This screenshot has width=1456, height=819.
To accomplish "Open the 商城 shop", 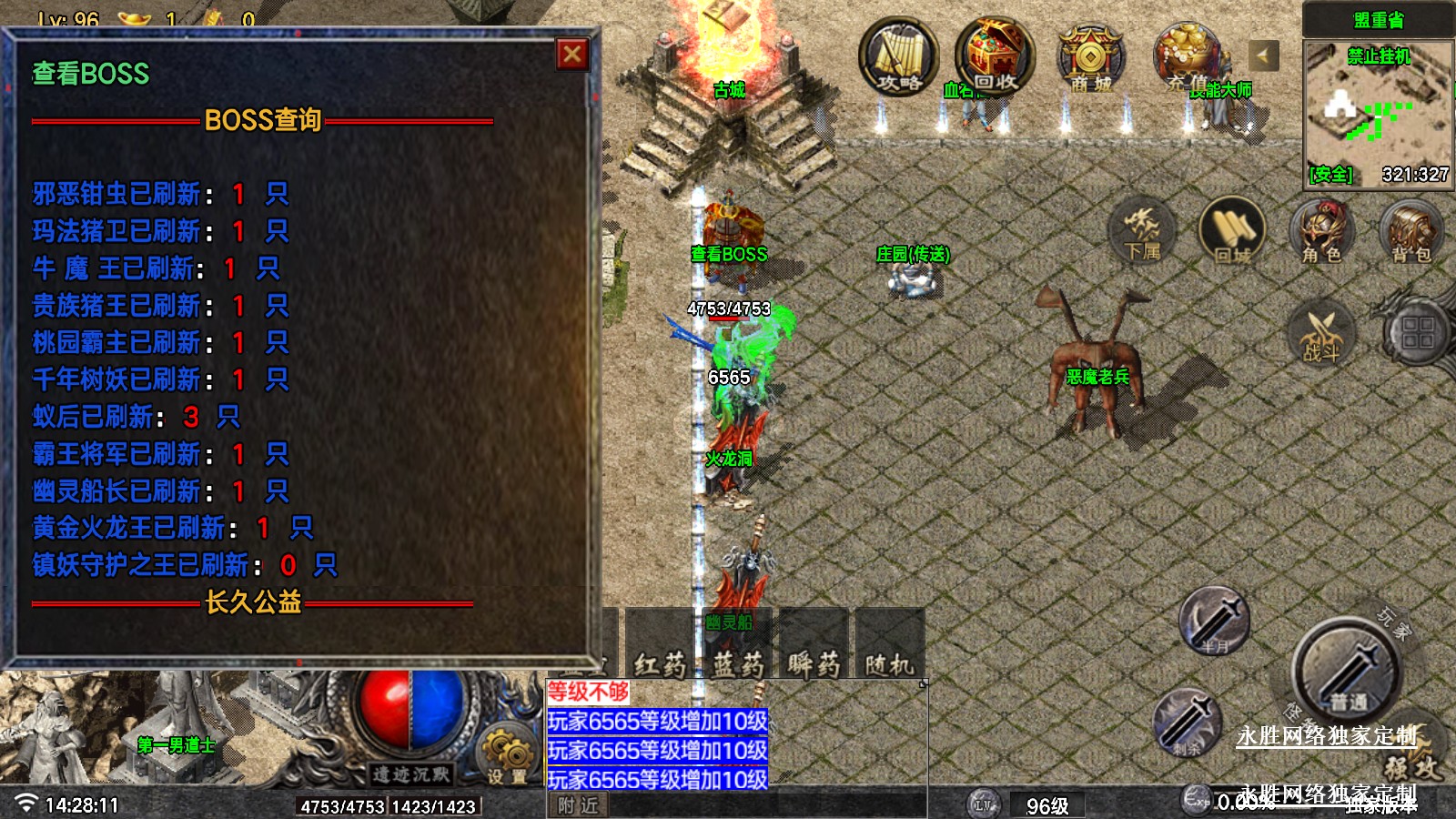I will tap(1090, 58).
